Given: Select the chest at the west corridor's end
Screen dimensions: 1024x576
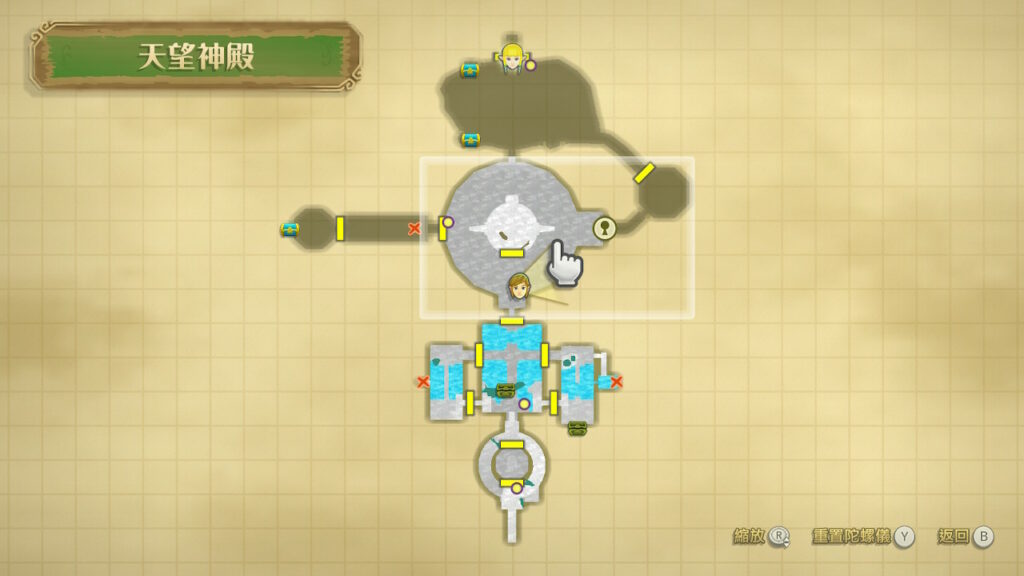Looking at the screenshot, I should tap(290, 229).
